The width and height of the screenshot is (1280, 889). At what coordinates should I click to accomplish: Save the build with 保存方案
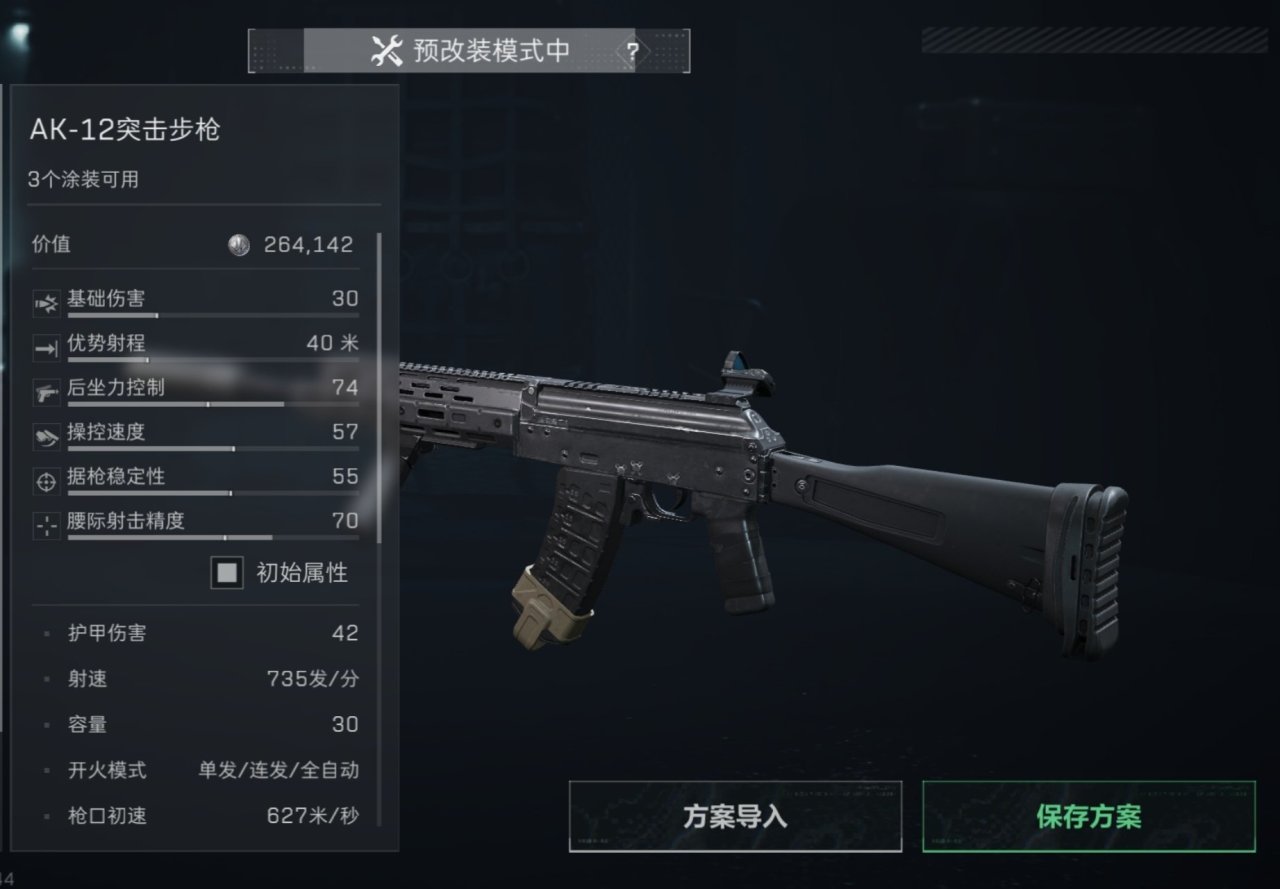click(x=1088, y=816)
